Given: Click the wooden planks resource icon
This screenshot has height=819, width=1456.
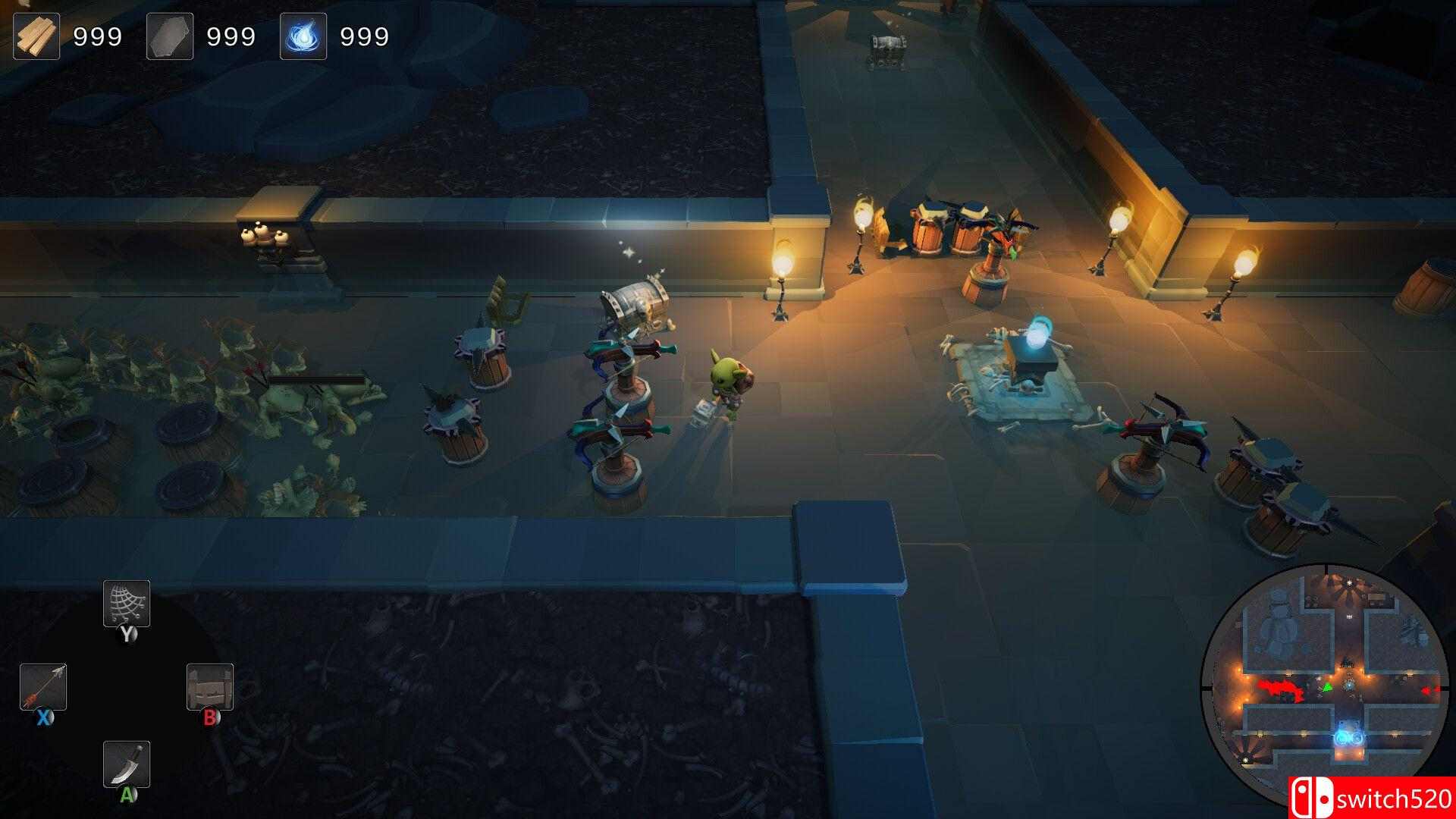Looking at the screenshot, I should point(36,34).
